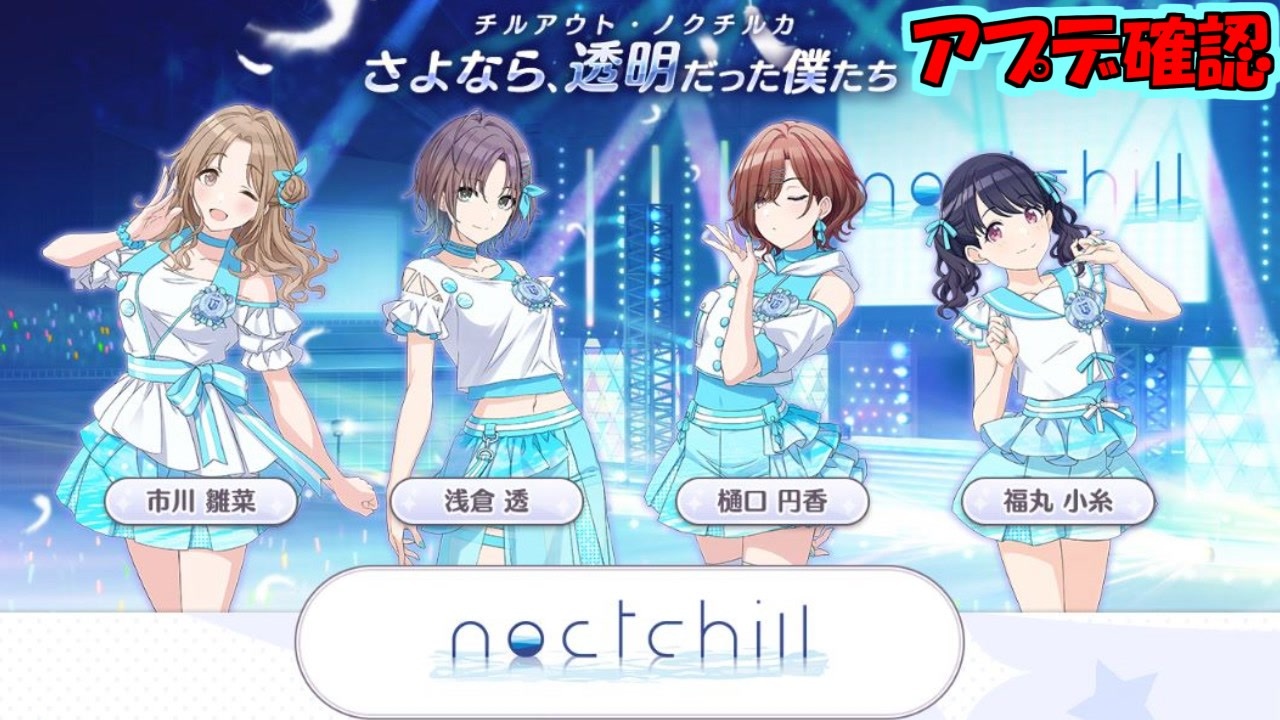The width and height of the screenshot is (1280, 720).
Task: Click the noctchill emblem badge on Hinana's chest
Action: [213, 305]
